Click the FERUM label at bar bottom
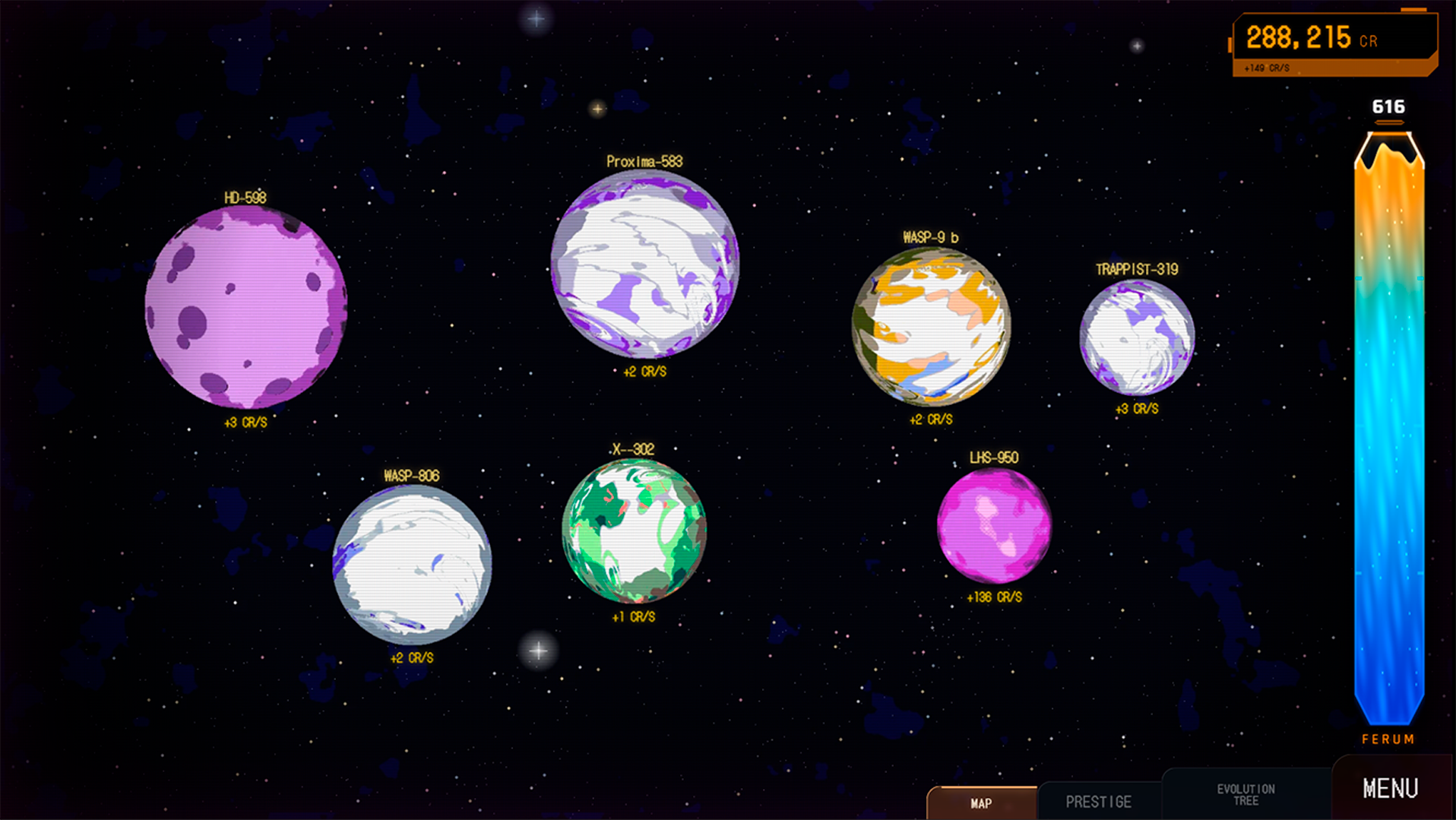 point(1388,738)
